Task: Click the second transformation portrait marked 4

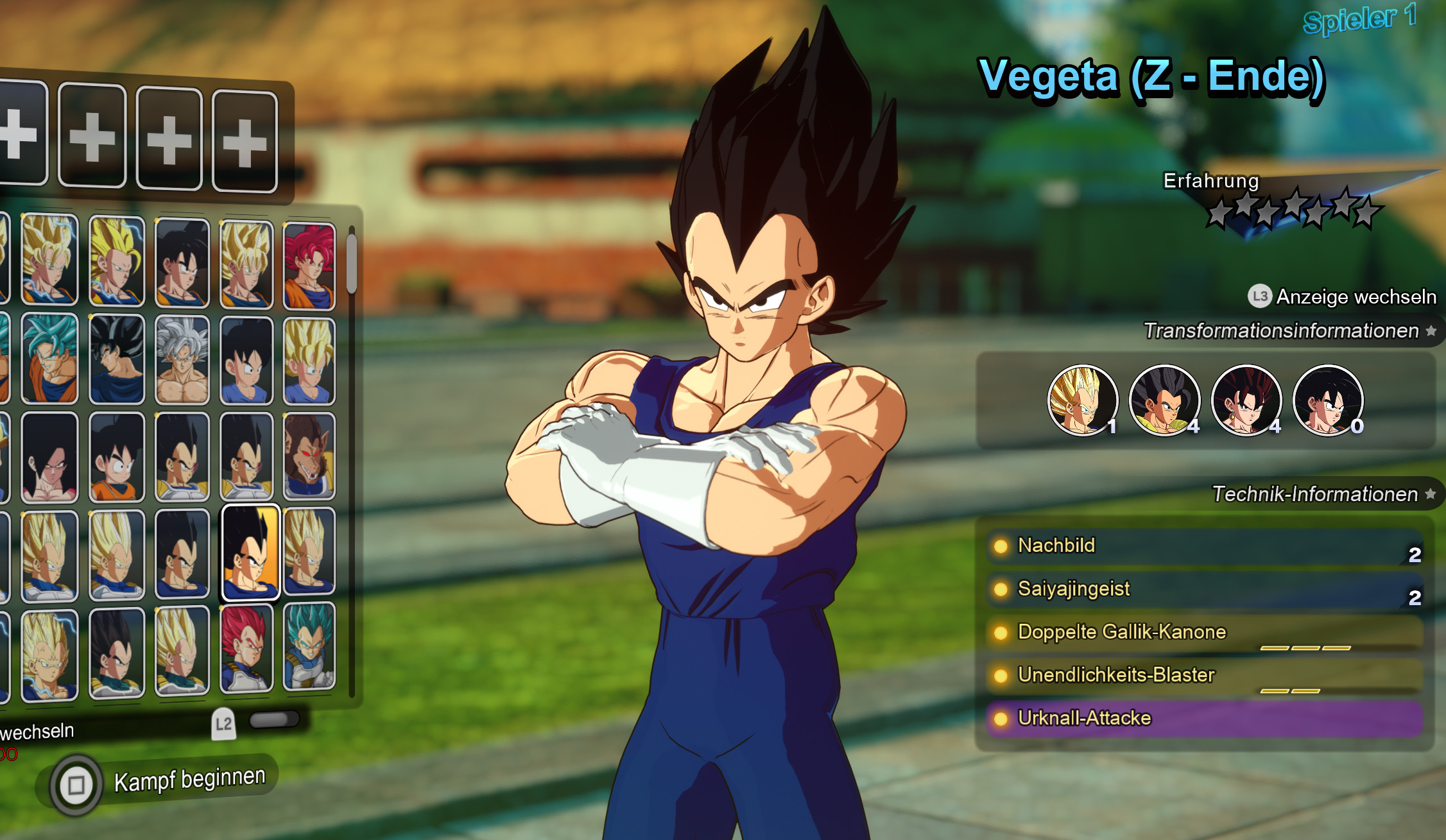Action: [x=1164, y=401]
